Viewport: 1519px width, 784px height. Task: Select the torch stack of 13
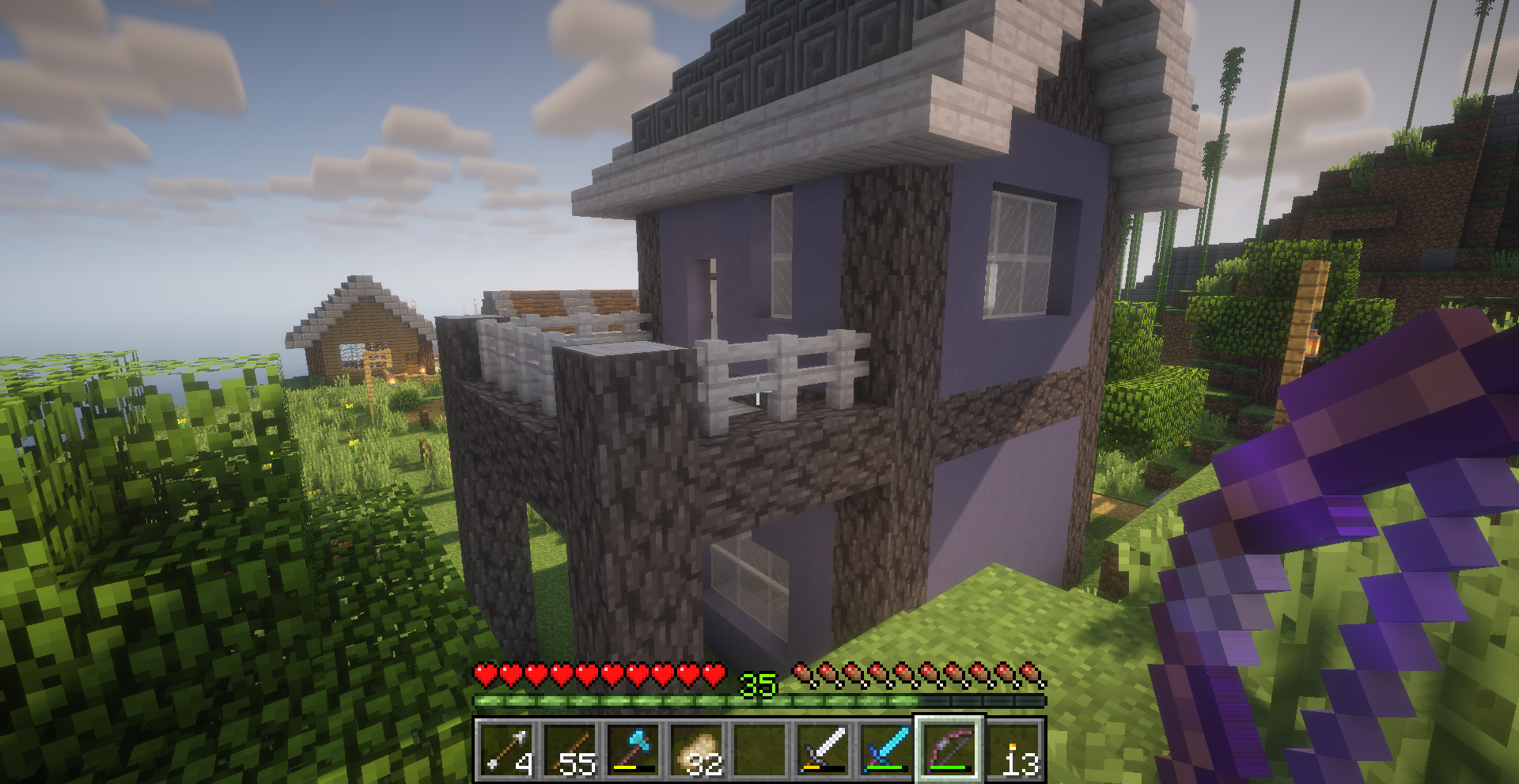coord(1013,749)
